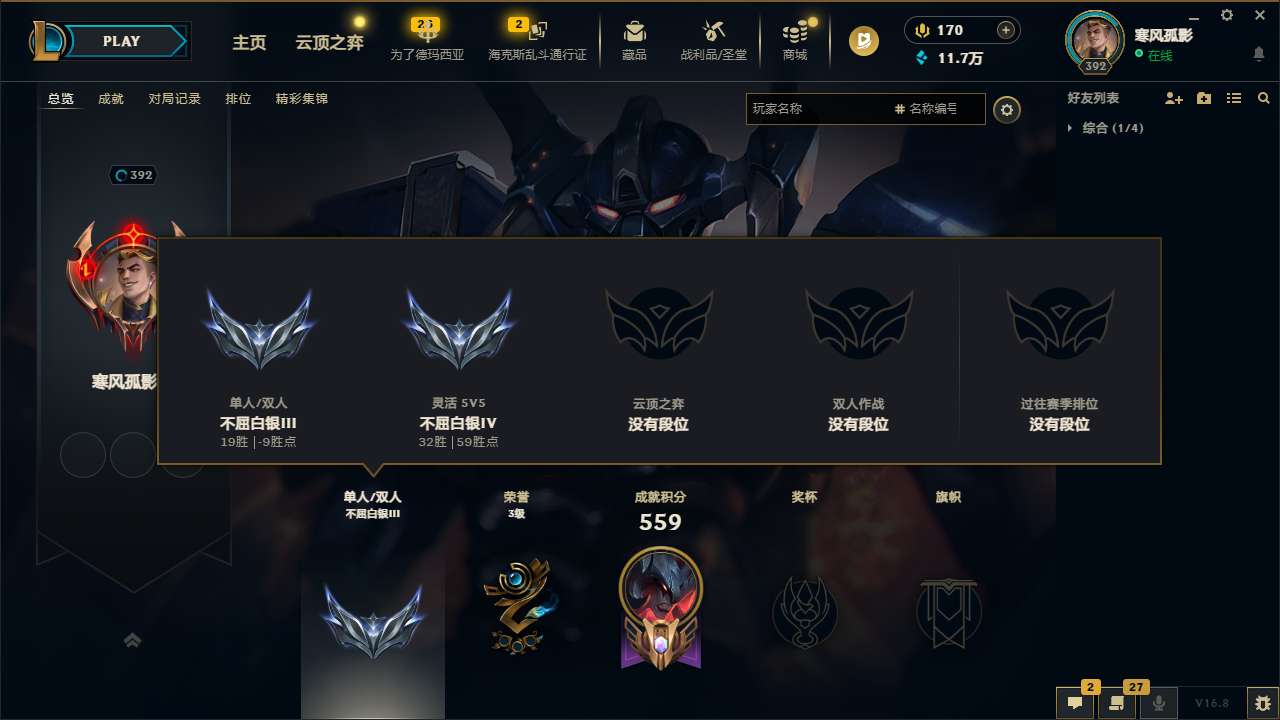The image size is (1280, 720).
Task: Click the PLAY button
Action: click(122, 41)
